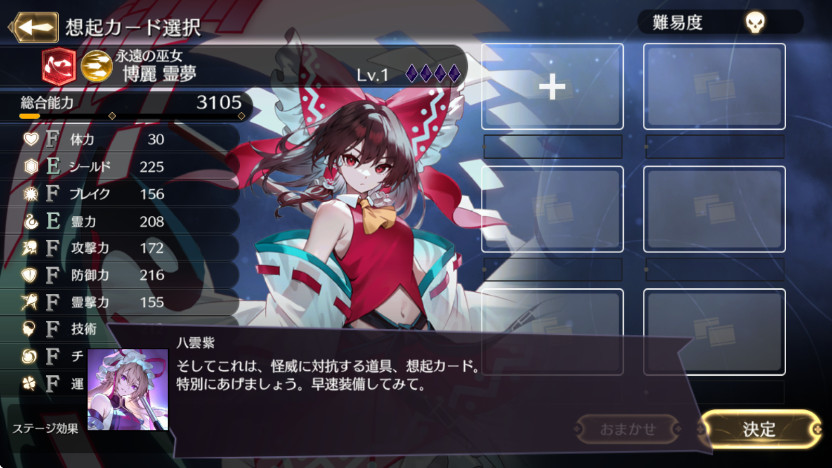This screenshot has height=468, width=832.
Task: Go back using the arrow button
Action: pyautogui.click(x=32, y=26)
